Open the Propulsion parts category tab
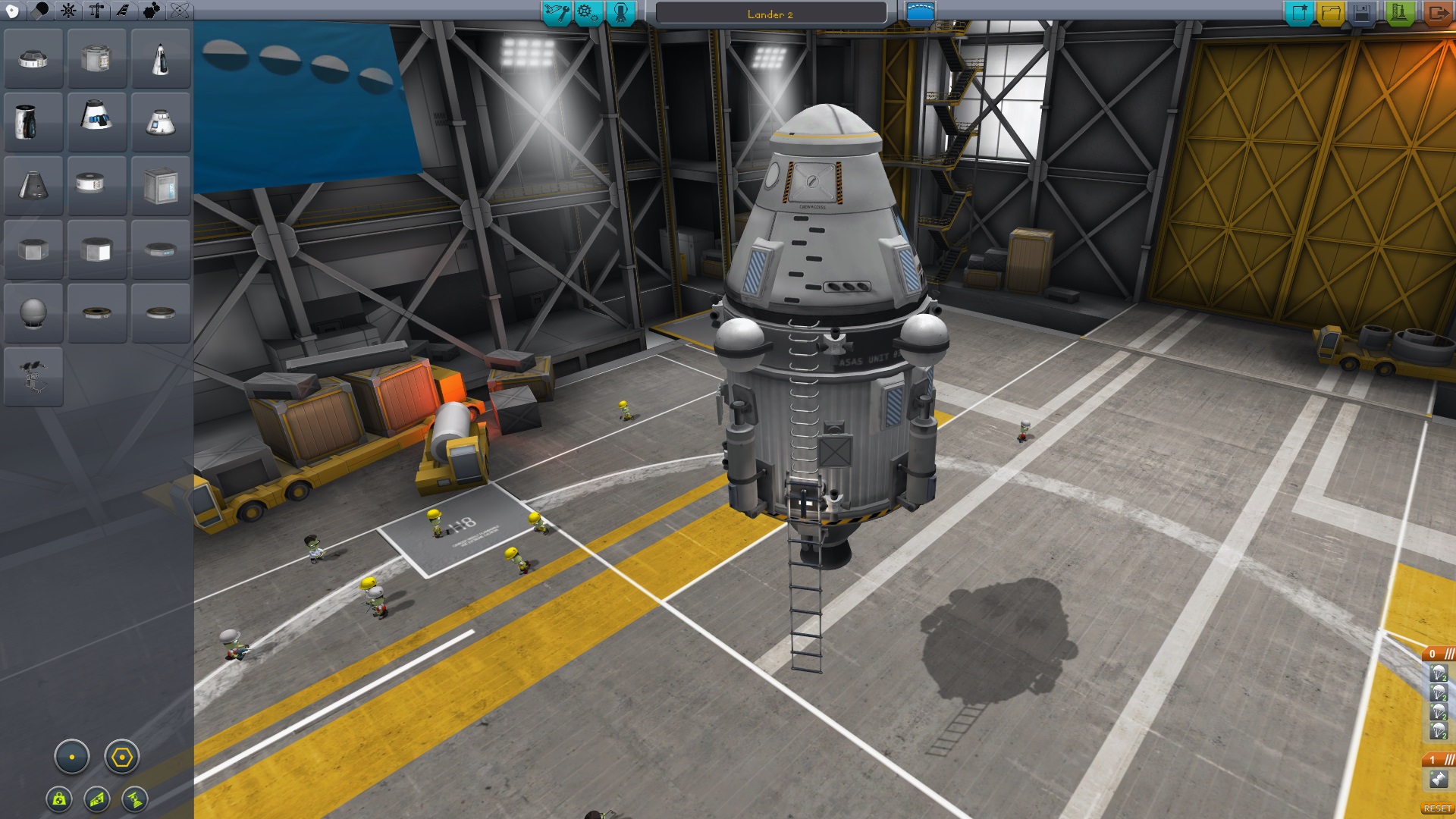Viewport: 1456px width, 819px height. coord(41,11)
